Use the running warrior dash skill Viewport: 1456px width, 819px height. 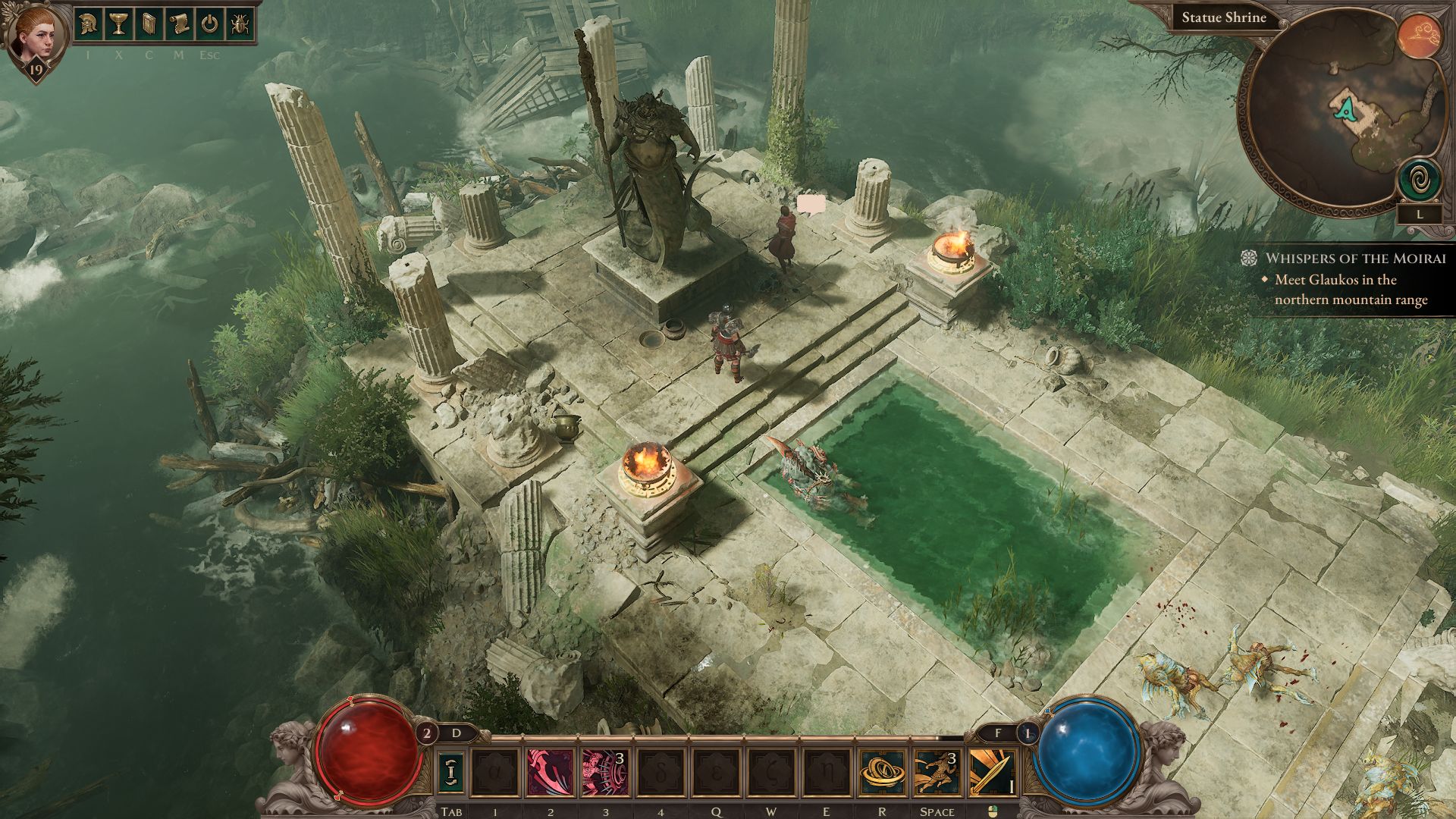(x=937, y=772)
